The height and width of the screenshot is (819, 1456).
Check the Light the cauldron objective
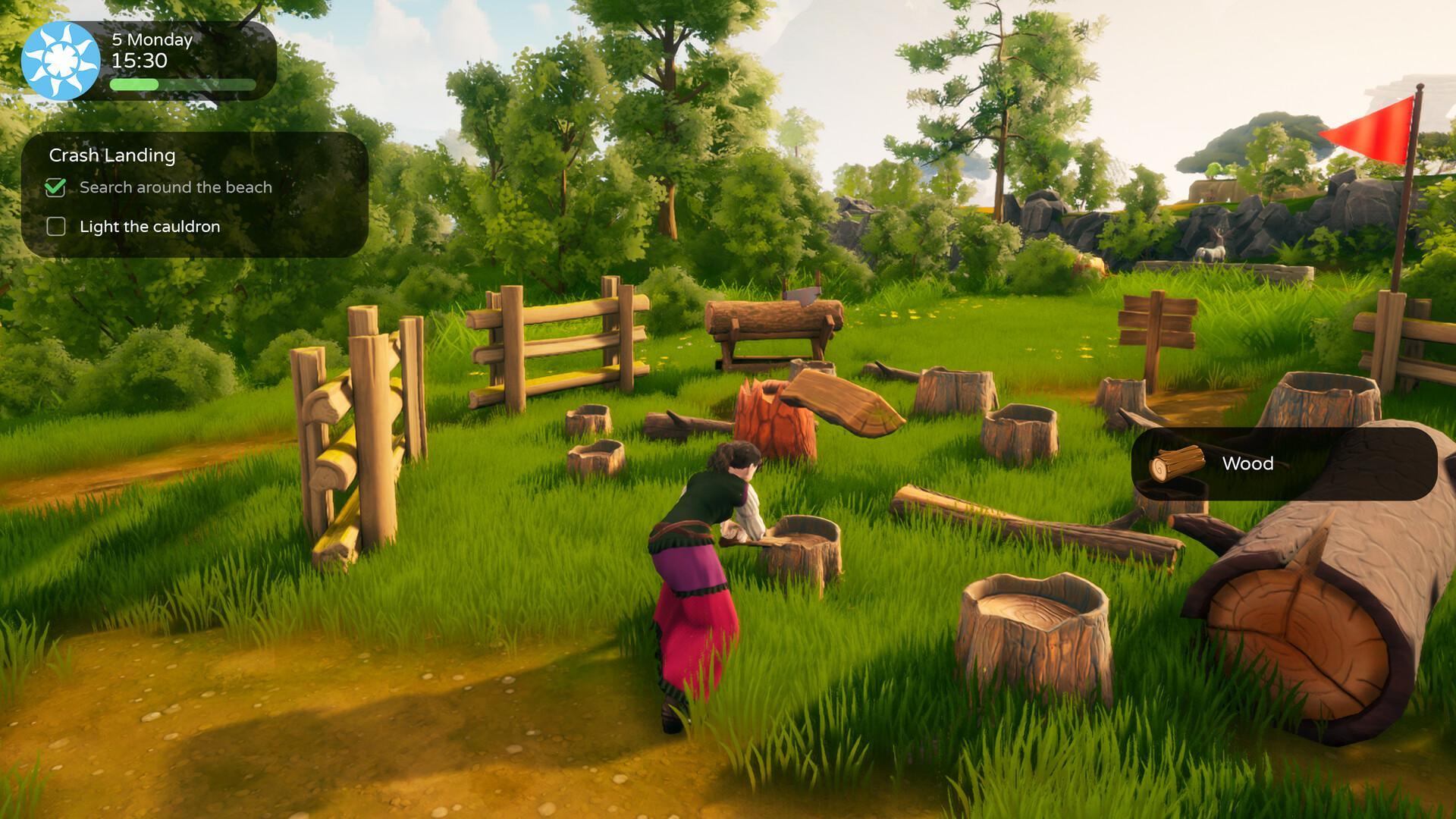(x=55, y=226)
